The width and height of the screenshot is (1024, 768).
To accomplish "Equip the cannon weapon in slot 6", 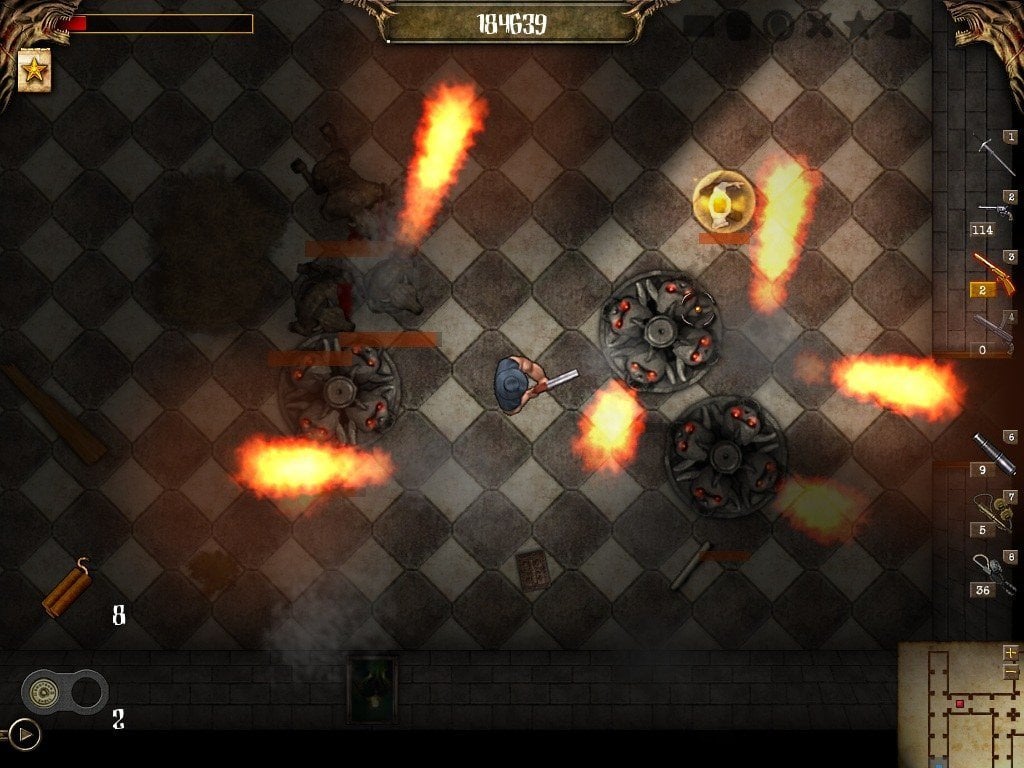I will pyautogui.click(x=993, y=450).
